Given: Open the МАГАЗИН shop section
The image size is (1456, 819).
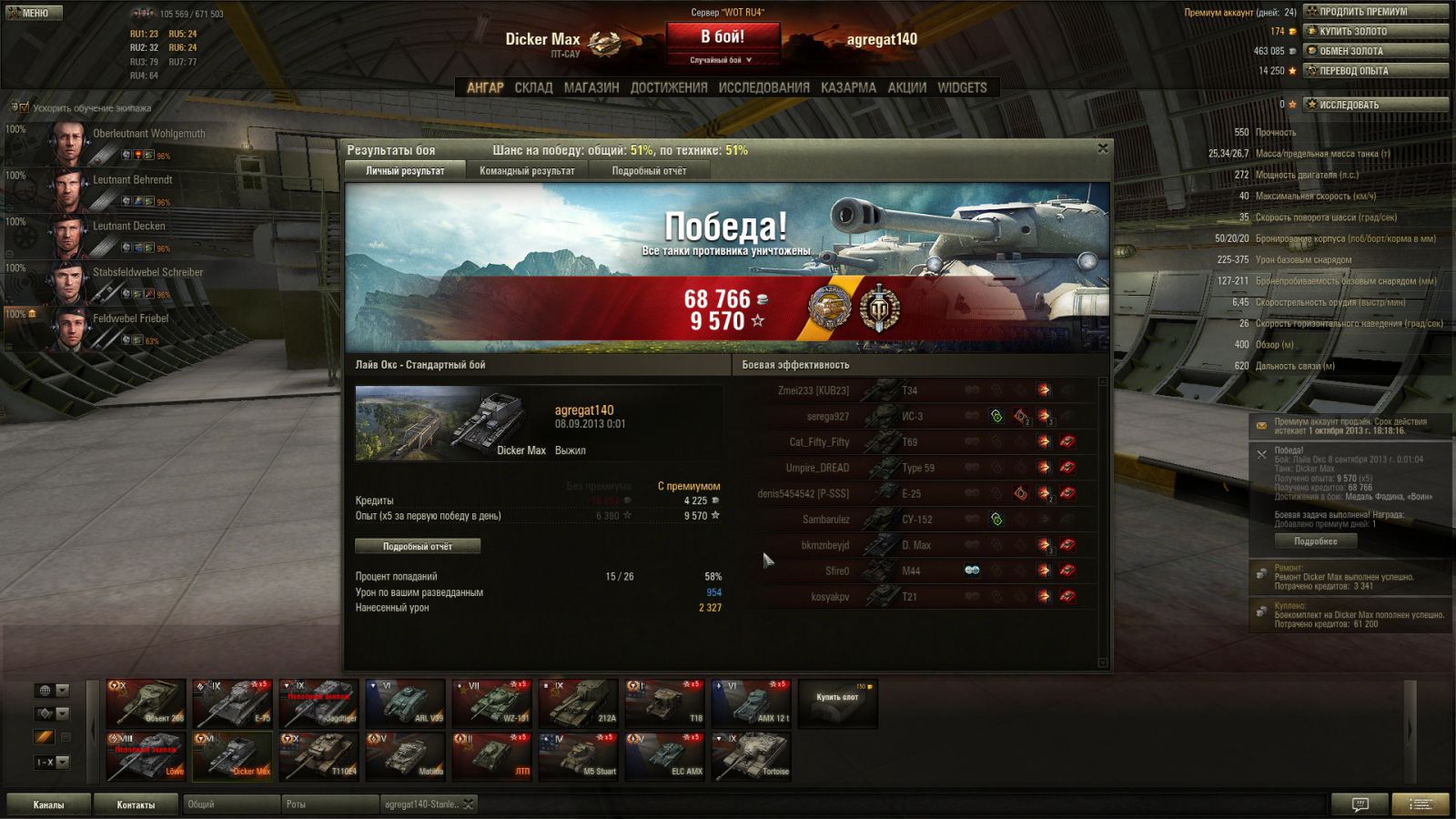Looking at the screenshot, I should click(x=591, y=87).
